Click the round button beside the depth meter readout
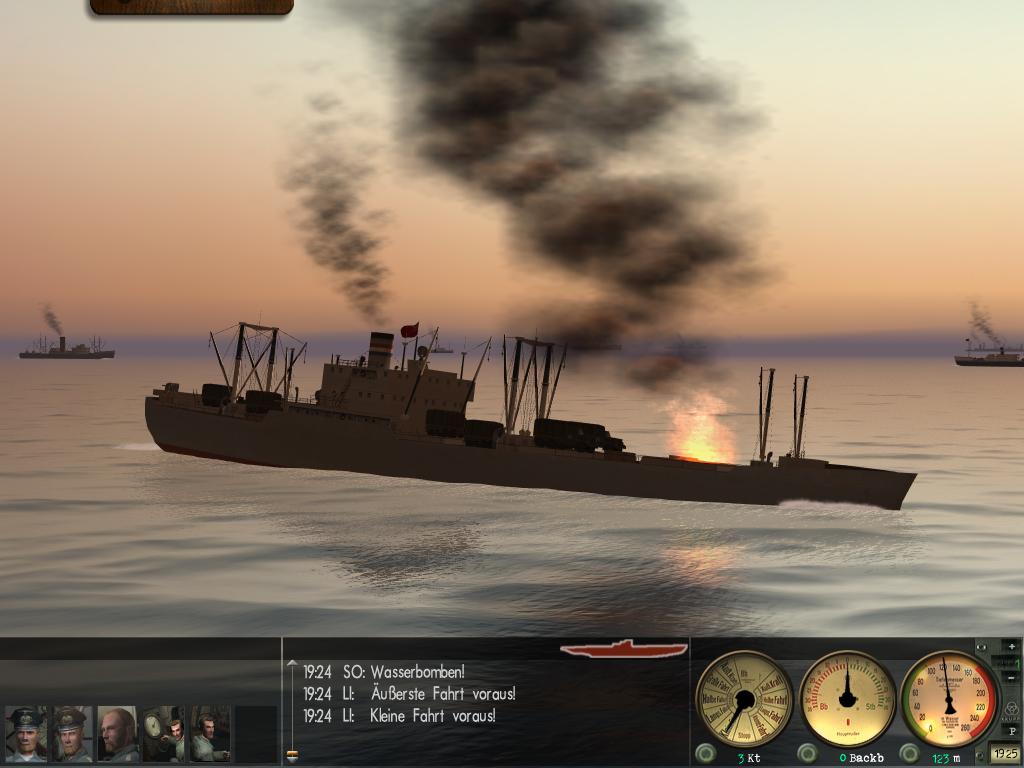Image resolution: width=1024 pixels, height=768 pixels. (x=909, y=753)
